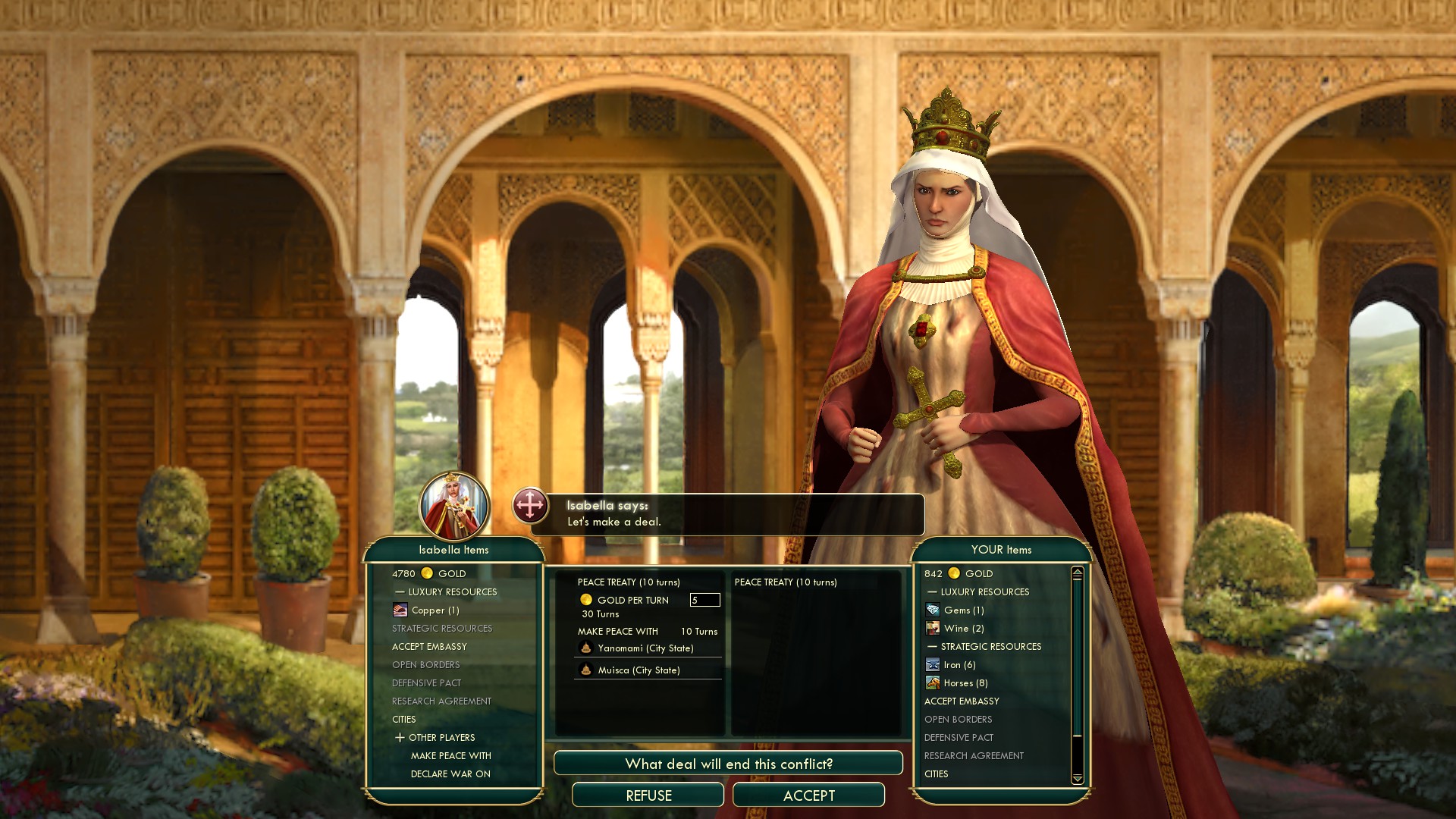1456x819 pixels.
Task: Select Make Peace With under Other Players
Action: tap(450, 756)
